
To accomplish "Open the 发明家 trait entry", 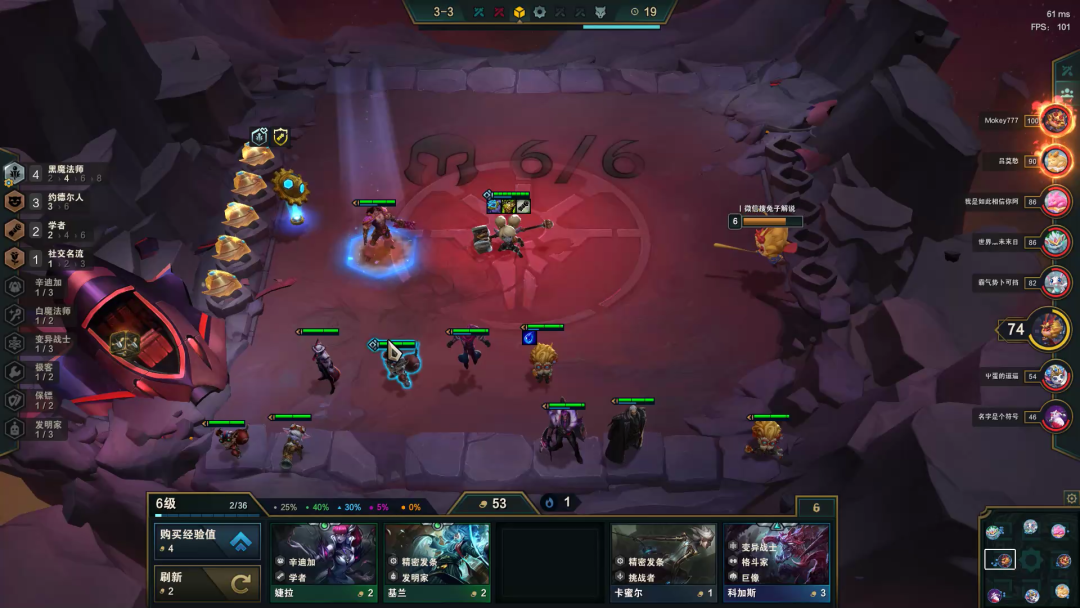I will click(50, 428).
